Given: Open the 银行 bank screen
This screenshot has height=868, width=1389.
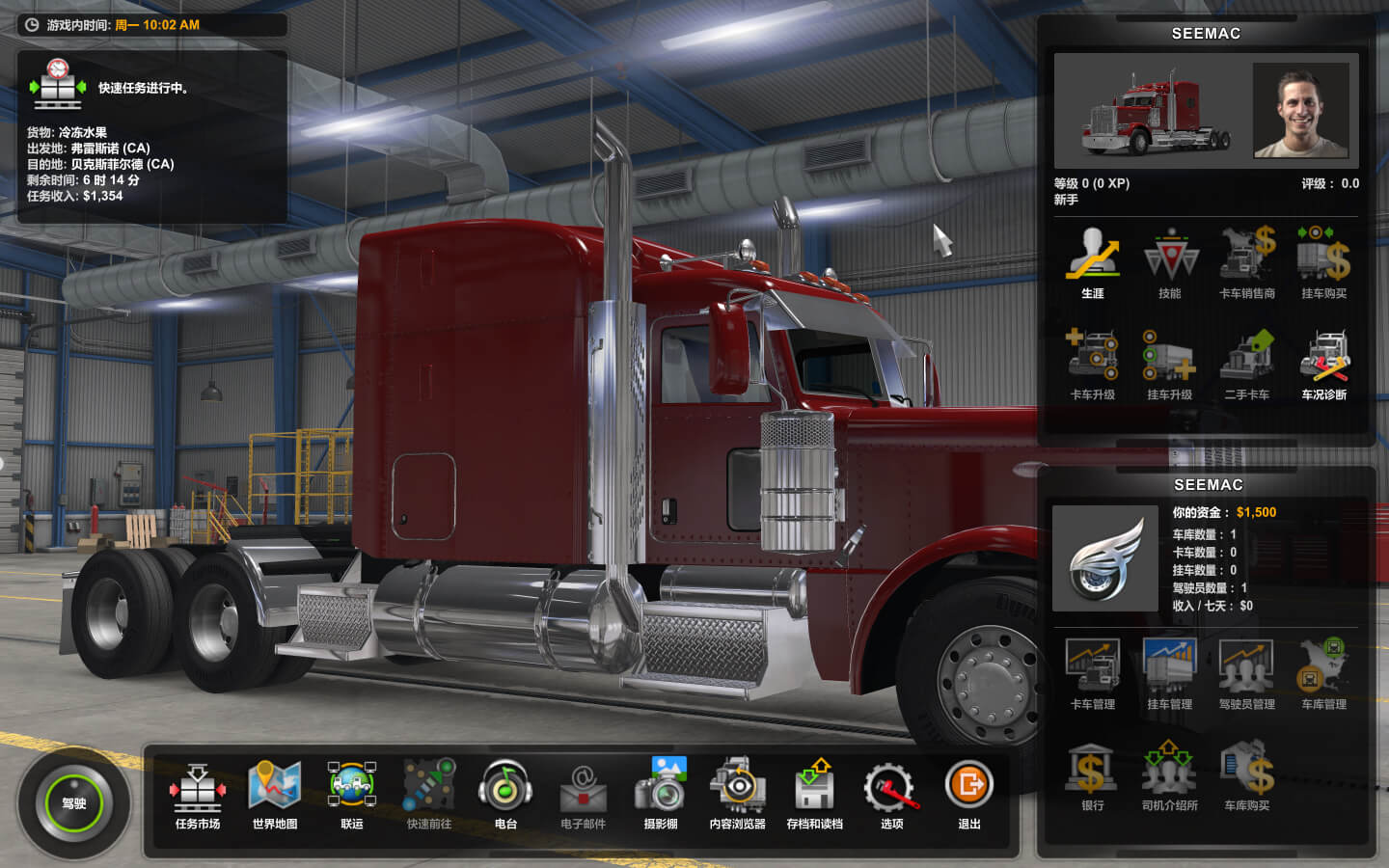Looking at the screenshot, I should 1093,774.
